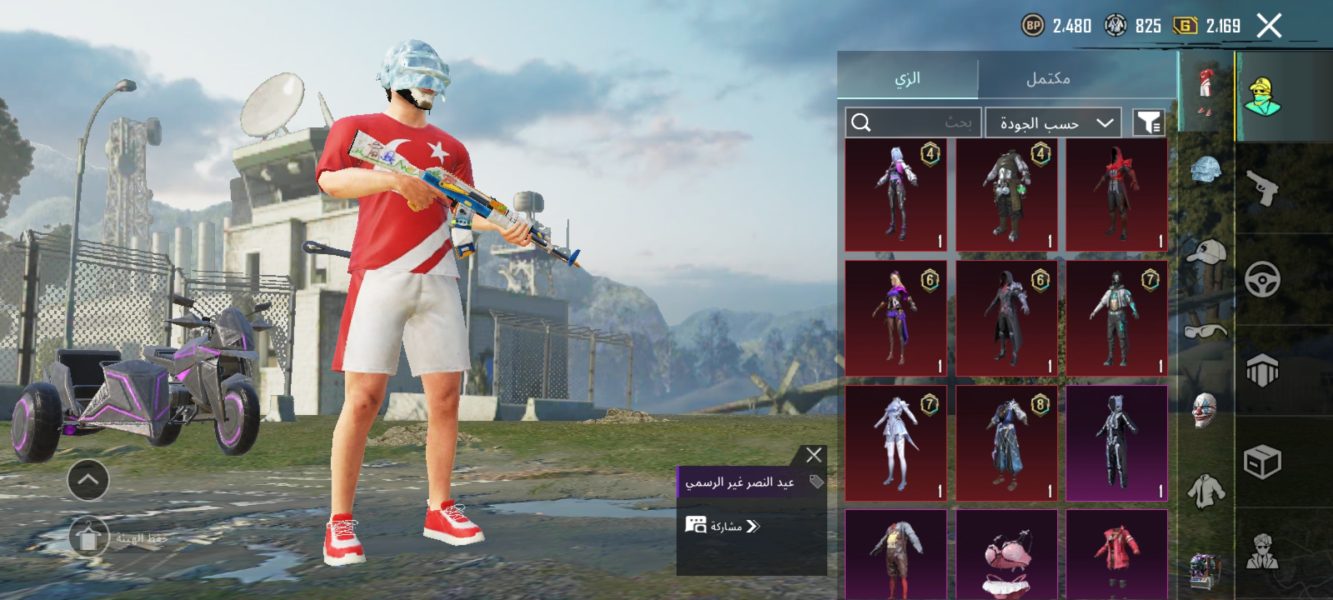Close the inventory screen with the X
1333x600 pixels.
[1269, 26]
